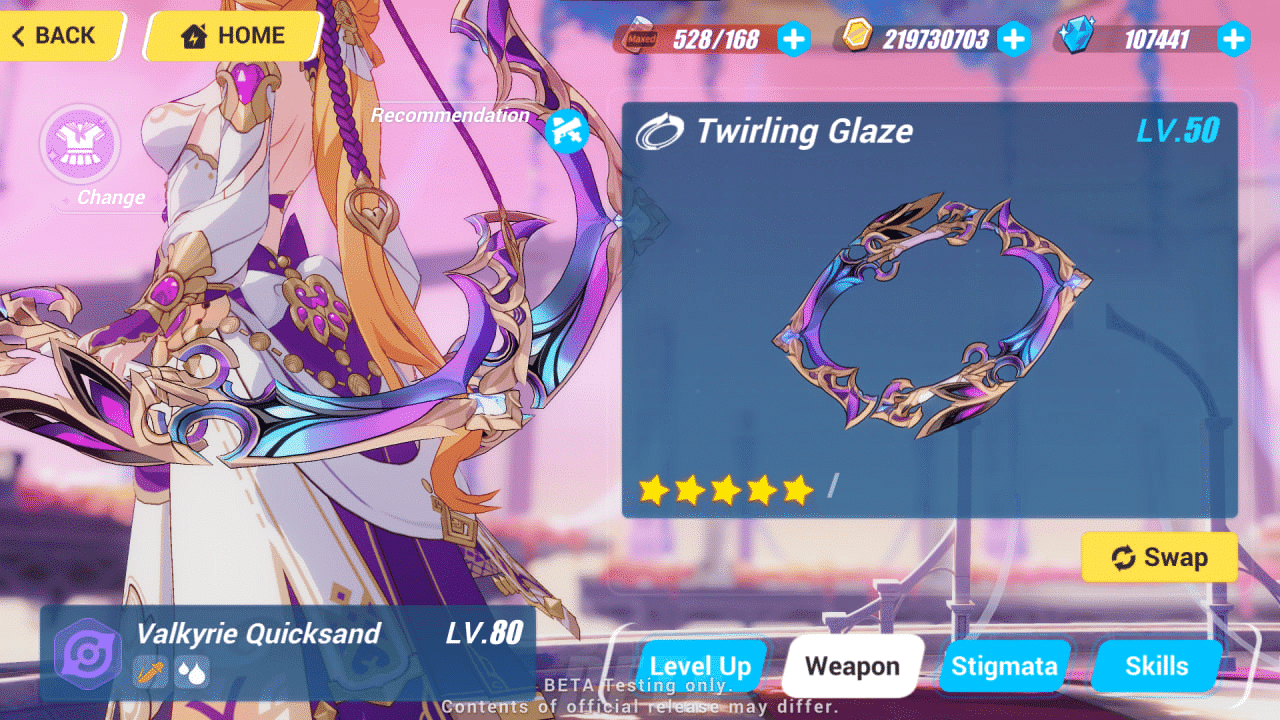Click the elemental damage drop icon
The height and width of the screenshot is (720, 1280).
[190, 673]
